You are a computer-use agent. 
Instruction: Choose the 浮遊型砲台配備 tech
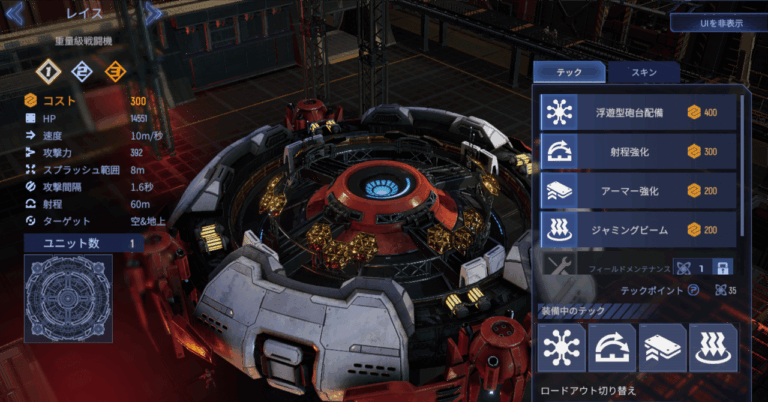[x=638, y=112]
